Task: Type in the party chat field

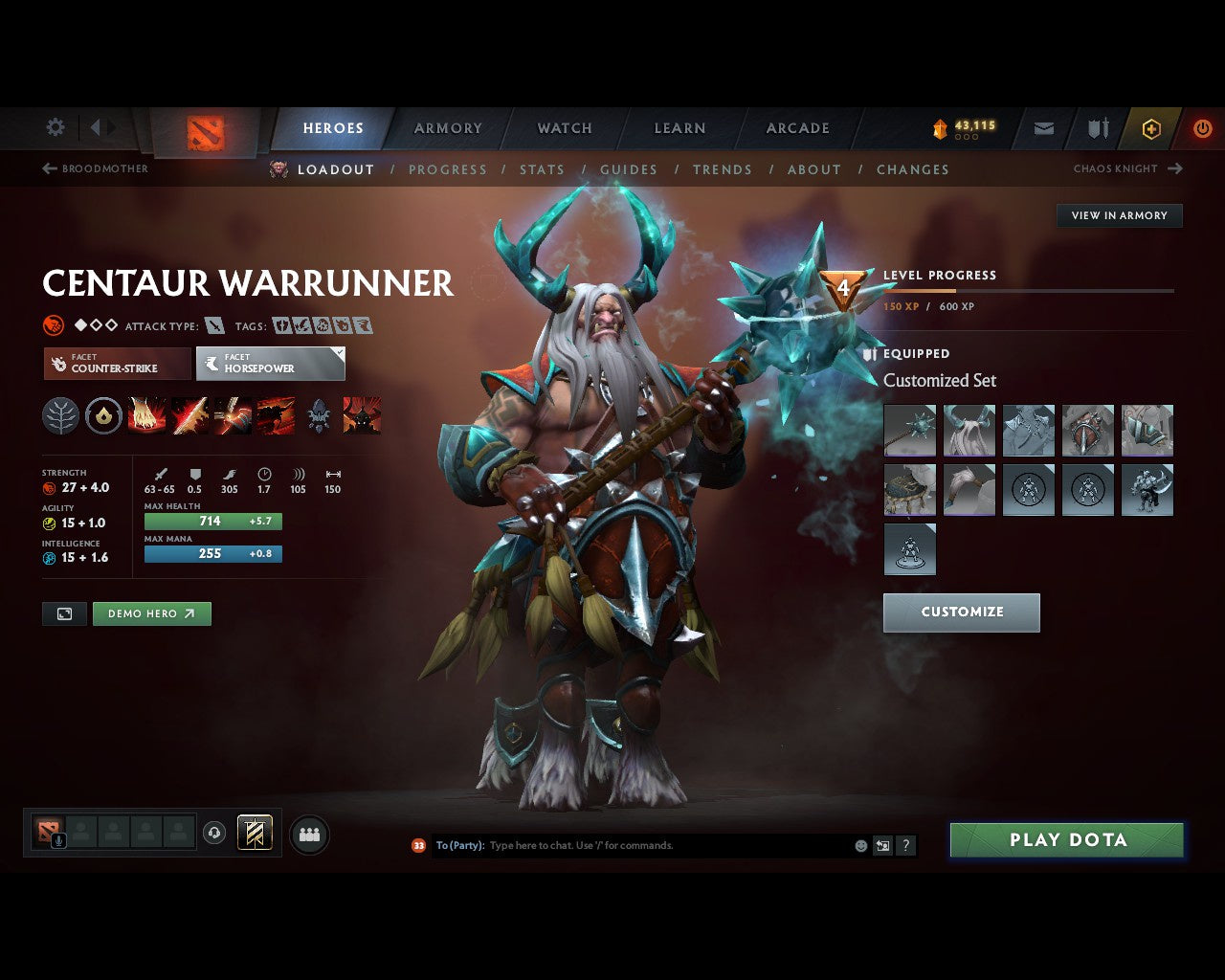Action: pos(622,845)
